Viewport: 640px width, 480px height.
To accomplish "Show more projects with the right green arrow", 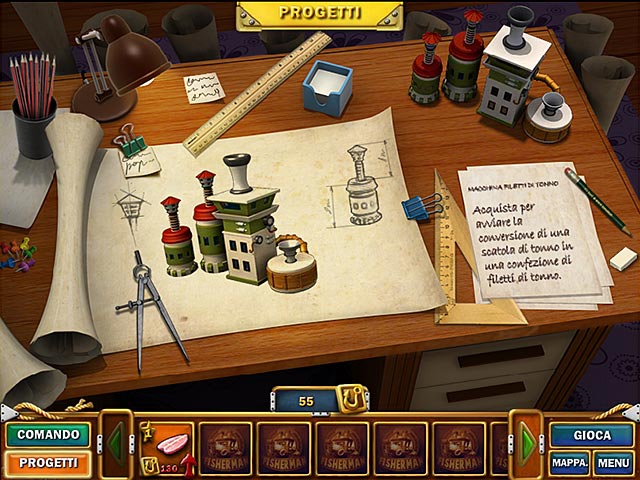I will 526,445.
